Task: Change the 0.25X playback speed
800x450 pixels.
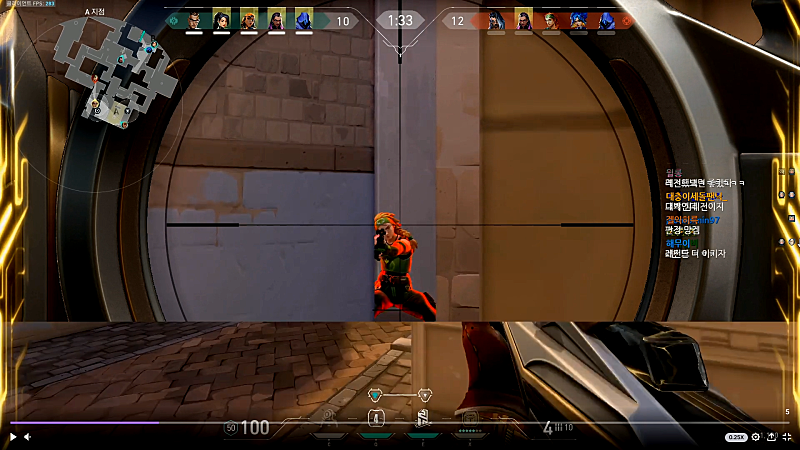Action: click(x=736, y=437)
